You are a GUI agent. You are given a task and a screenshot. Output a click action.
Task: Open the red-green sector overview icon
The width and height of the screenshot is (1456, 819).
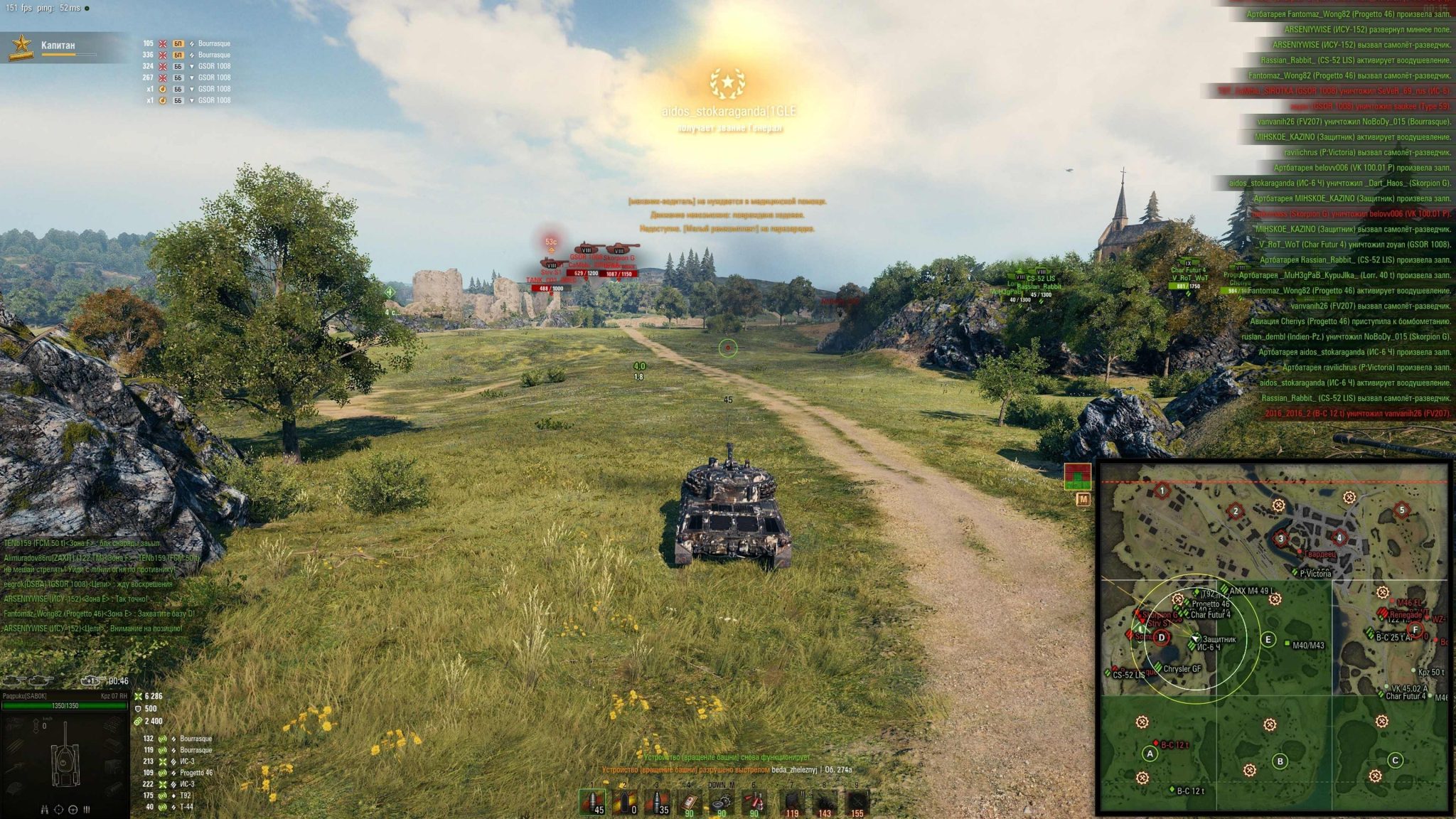1077,476
